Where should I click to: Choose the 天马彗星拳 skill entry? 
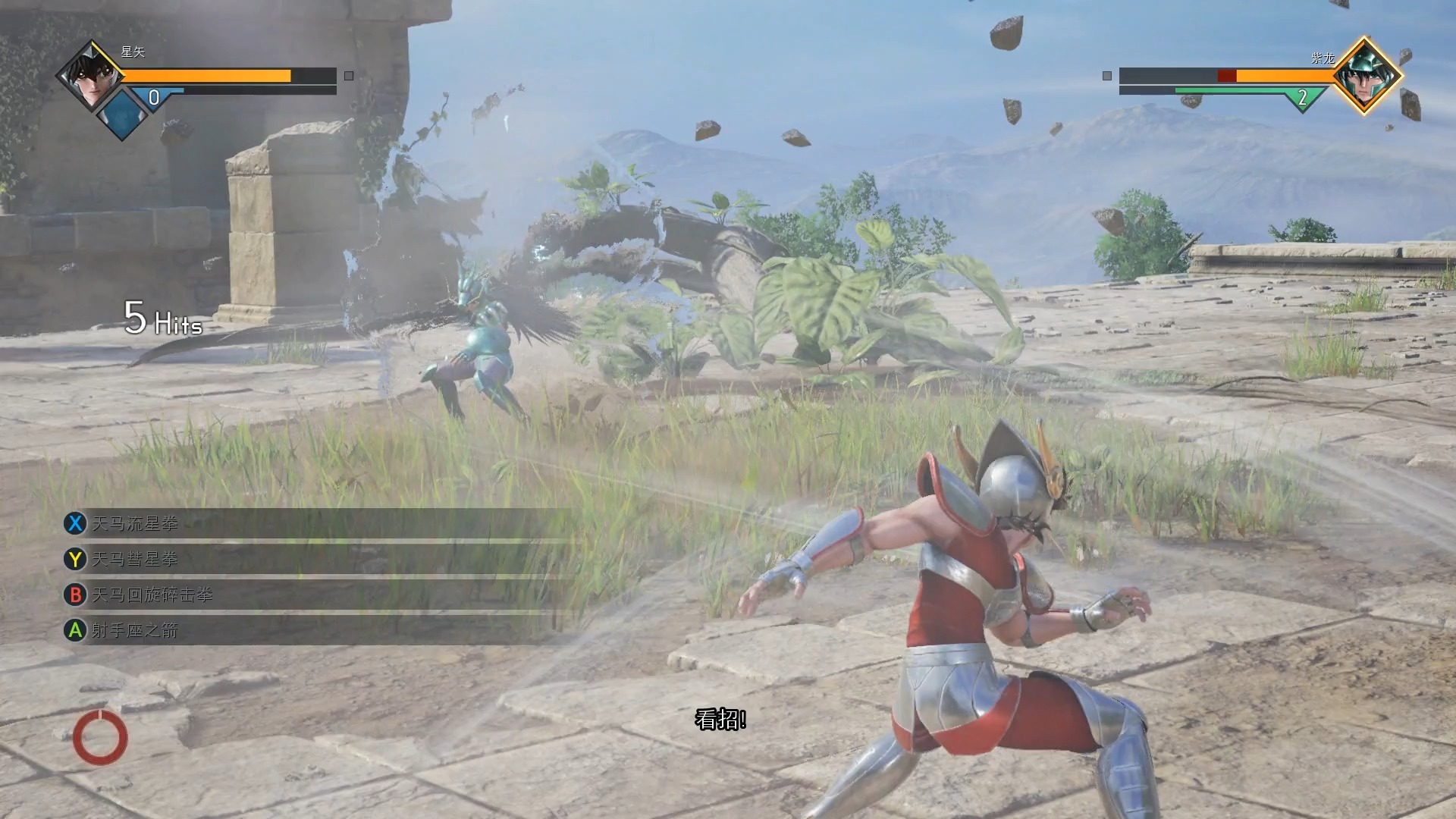pos(135,559)
